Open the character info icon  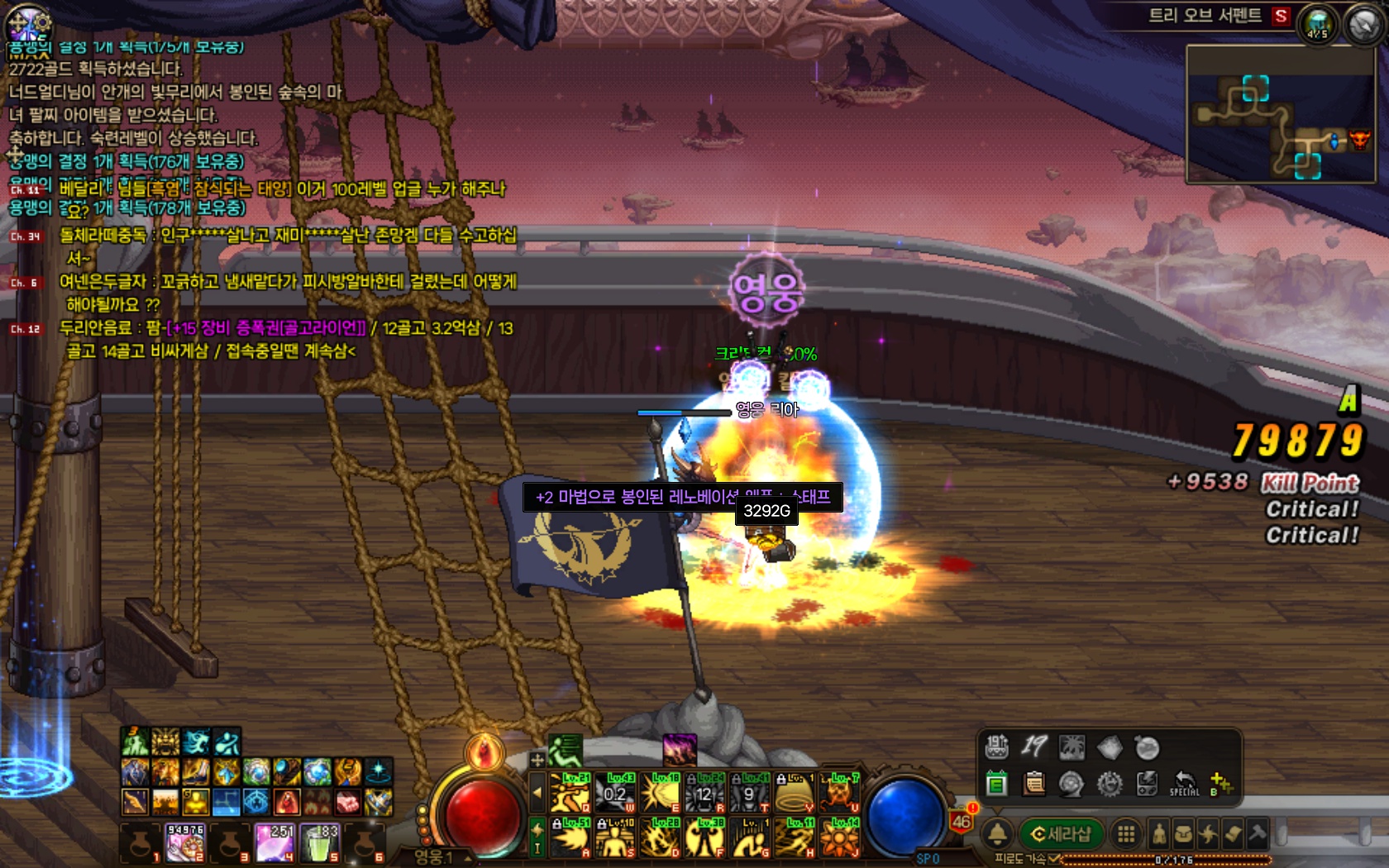pos(1159,834)
